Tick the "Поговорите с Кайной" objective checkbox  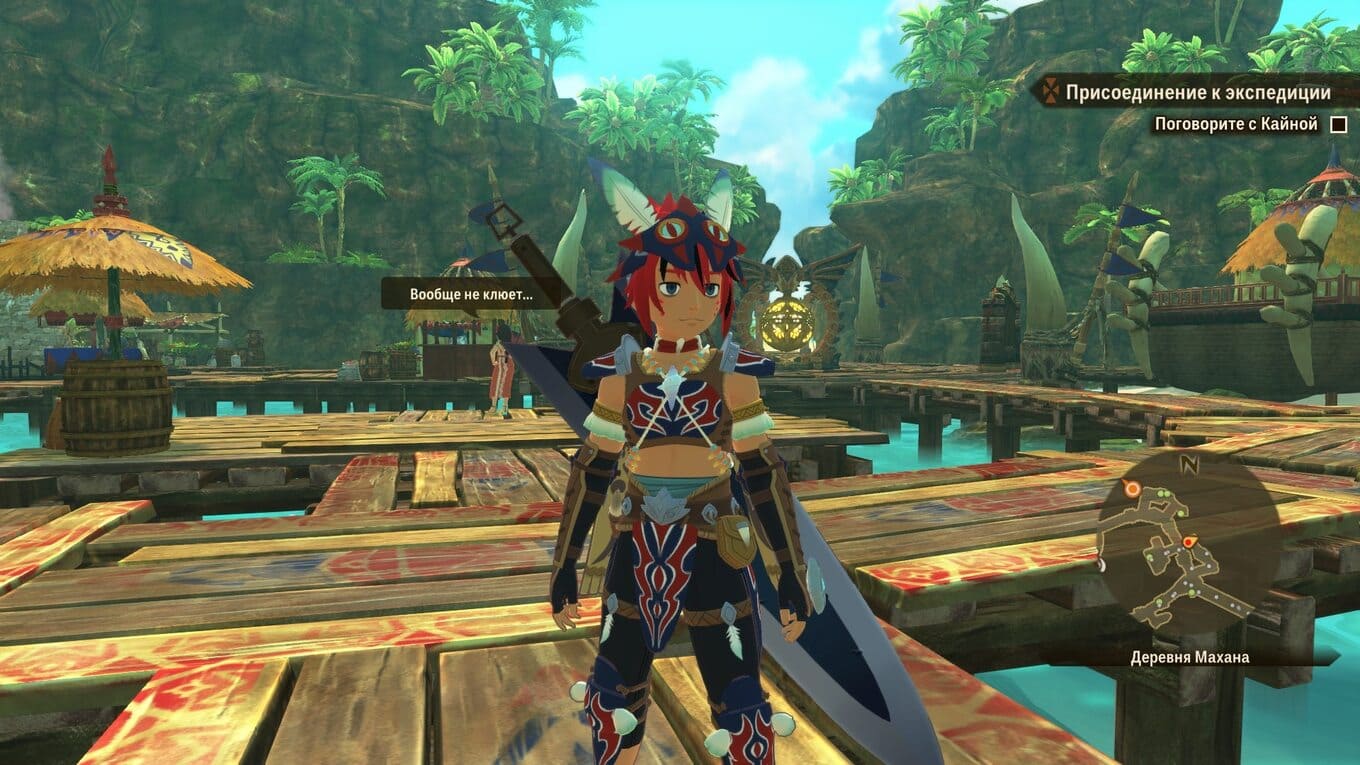click(1338, 125)
